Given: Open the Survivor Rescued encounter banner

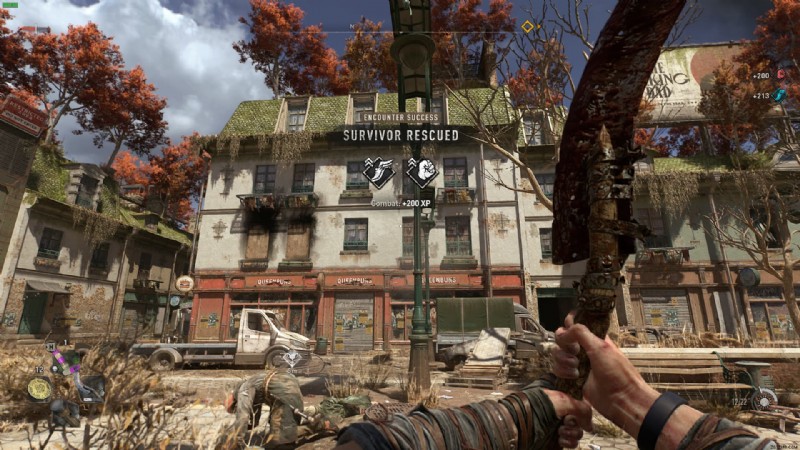Looking at the screenshot, I should click(x=401, y=134).
